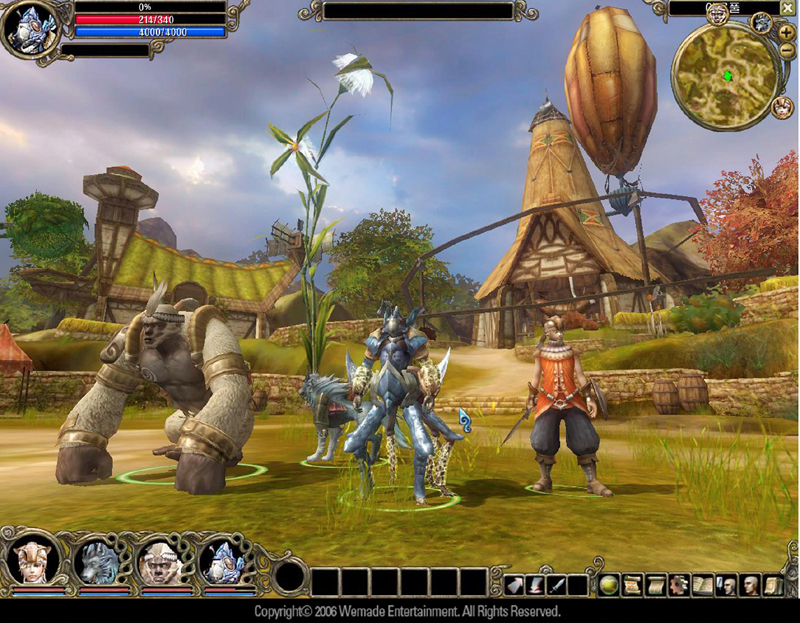Select the blonde human party portrait
The image size is (800, 623).
(x=32, y=562)
